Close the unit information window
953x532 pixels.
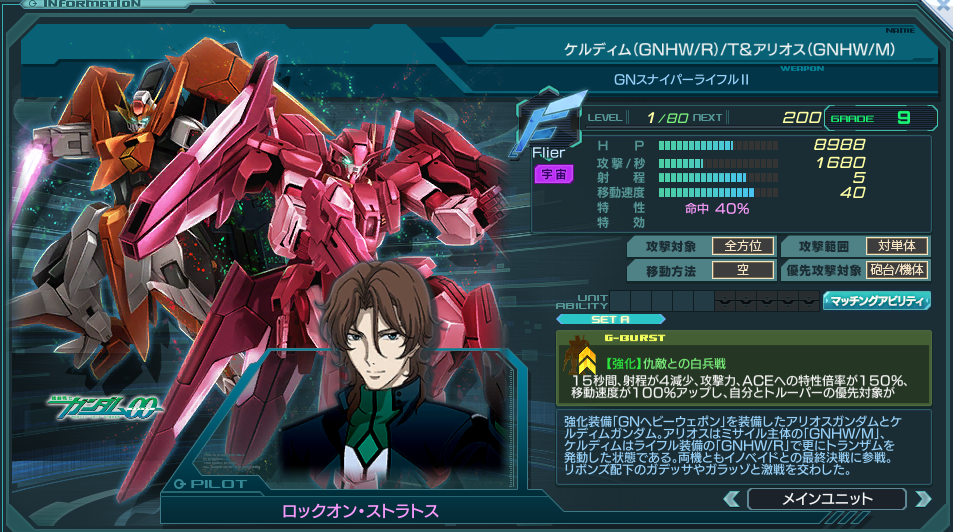944,5
